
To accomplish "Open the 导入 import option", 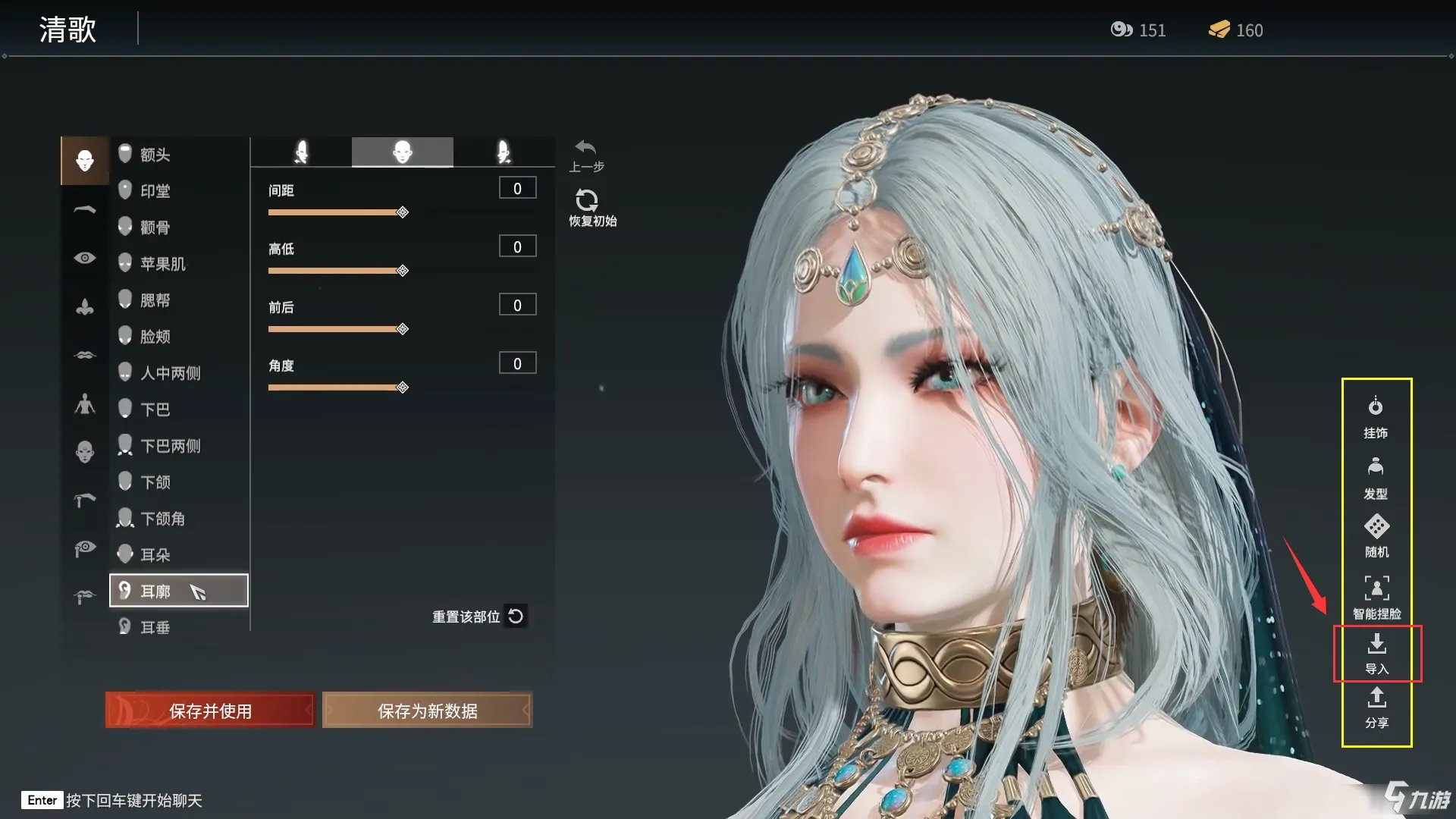I will [1376, 654].
